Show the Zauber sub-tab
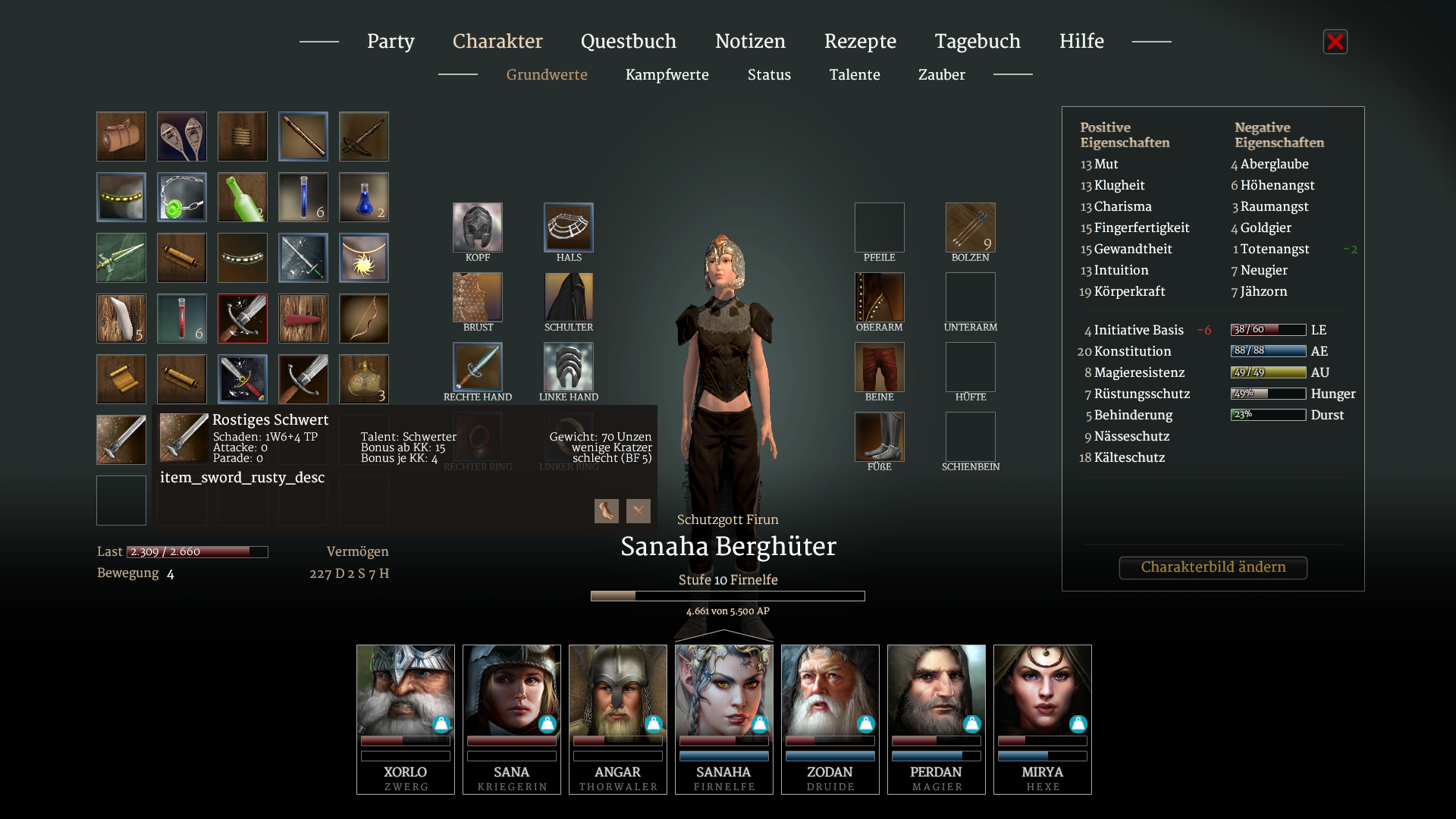 [x=941, y=75]
